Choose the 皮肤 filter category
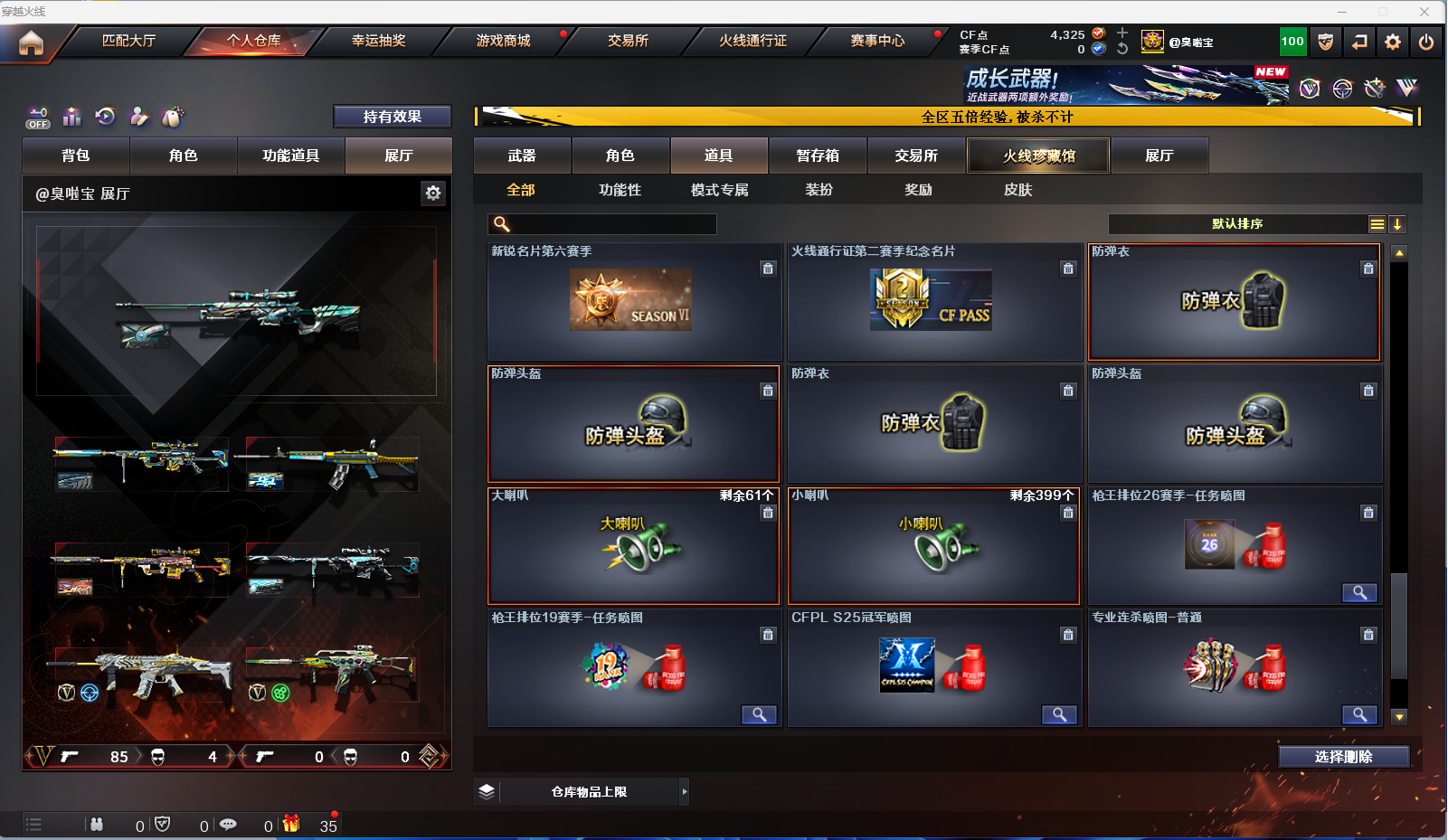This screenshot has height=840, width=1448. click(x=1017, y=190)
